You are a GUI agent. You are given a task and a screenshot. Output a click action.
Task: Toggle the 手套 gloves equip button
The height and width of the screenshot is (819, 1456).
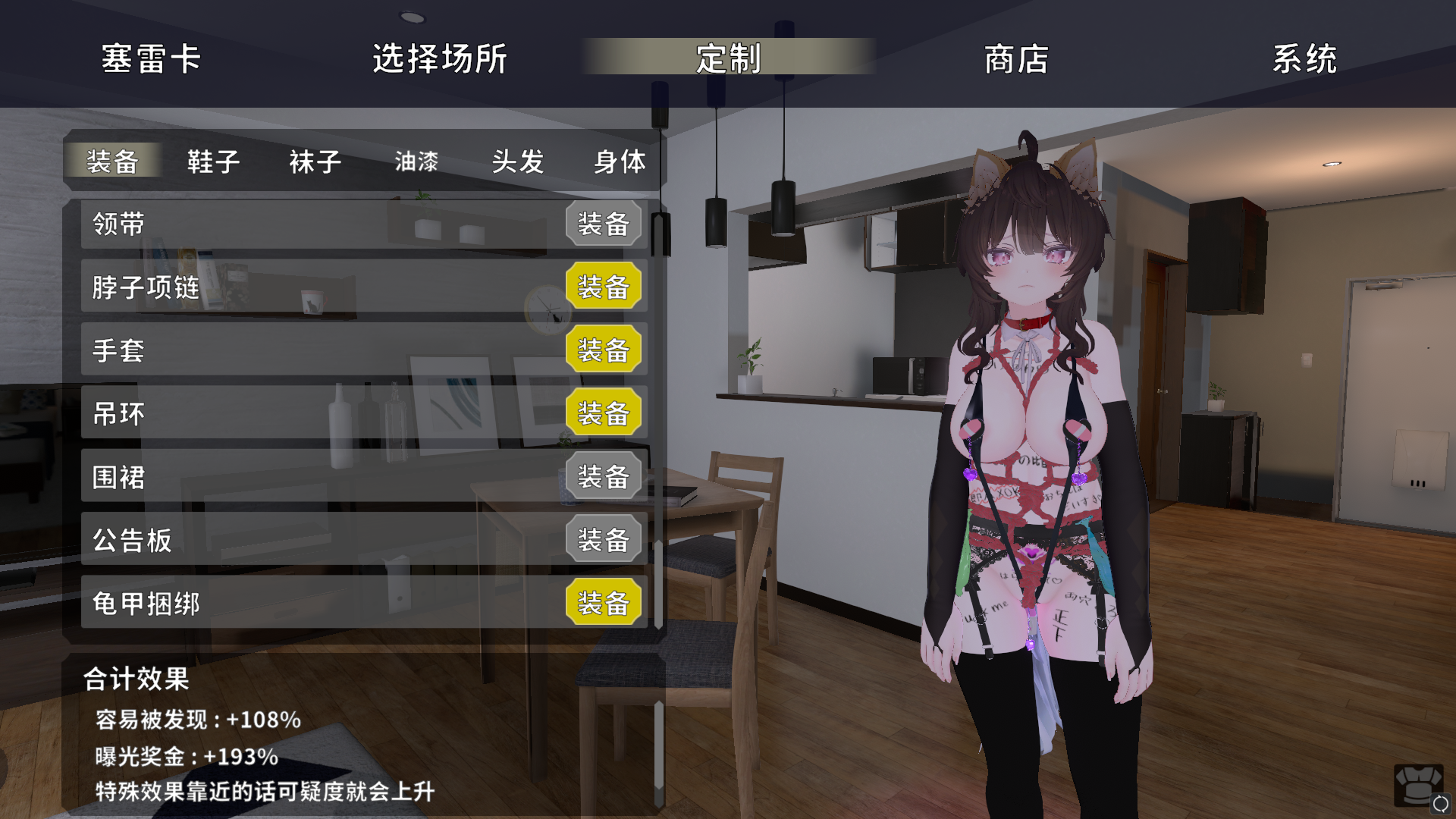(604, 350)
